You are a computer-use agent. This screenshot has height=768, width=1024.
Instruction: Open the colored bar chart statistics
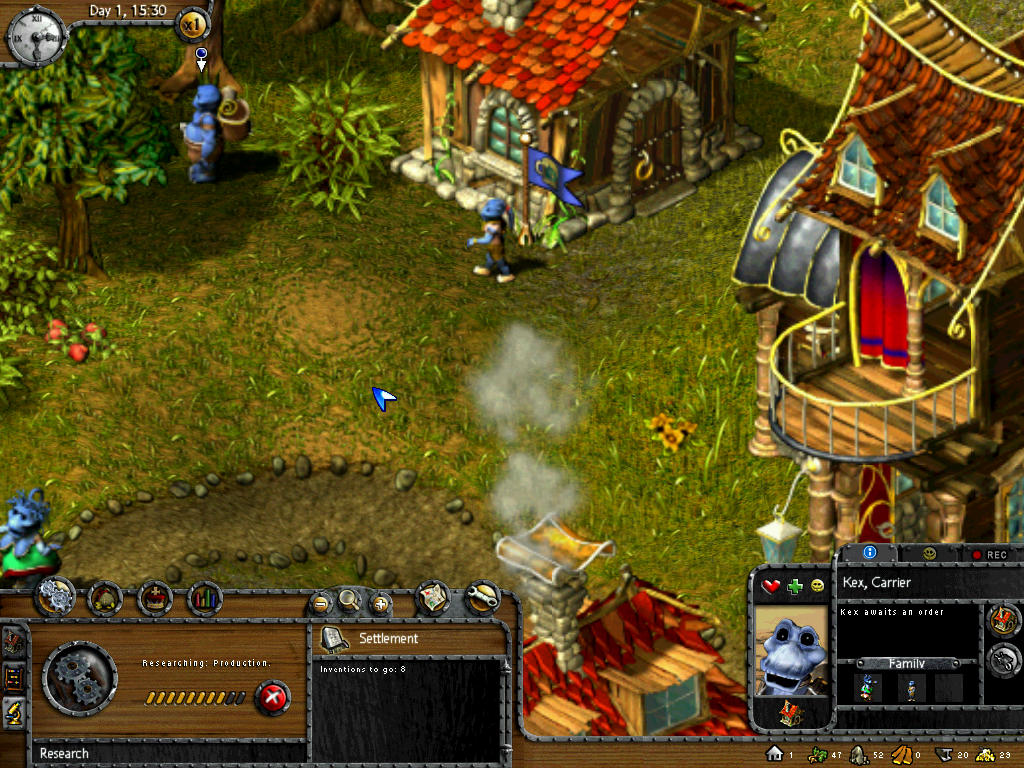pyautogui.click(x=205, y=598)
